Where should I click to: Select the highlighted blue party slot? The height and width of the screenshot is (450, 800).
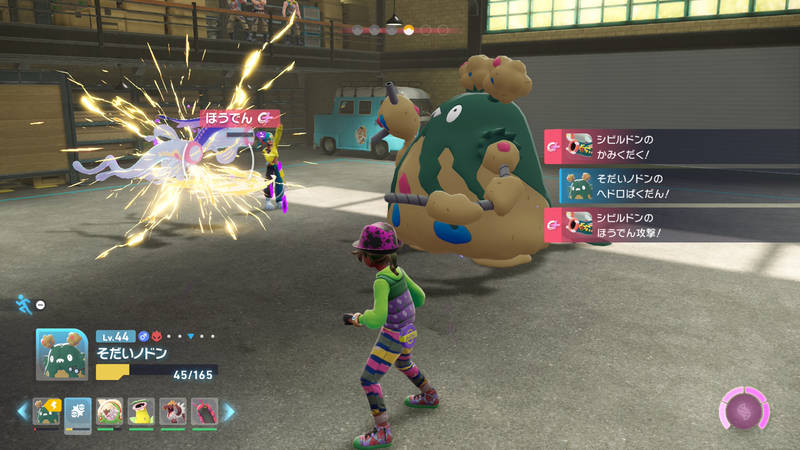click(78, 411)
